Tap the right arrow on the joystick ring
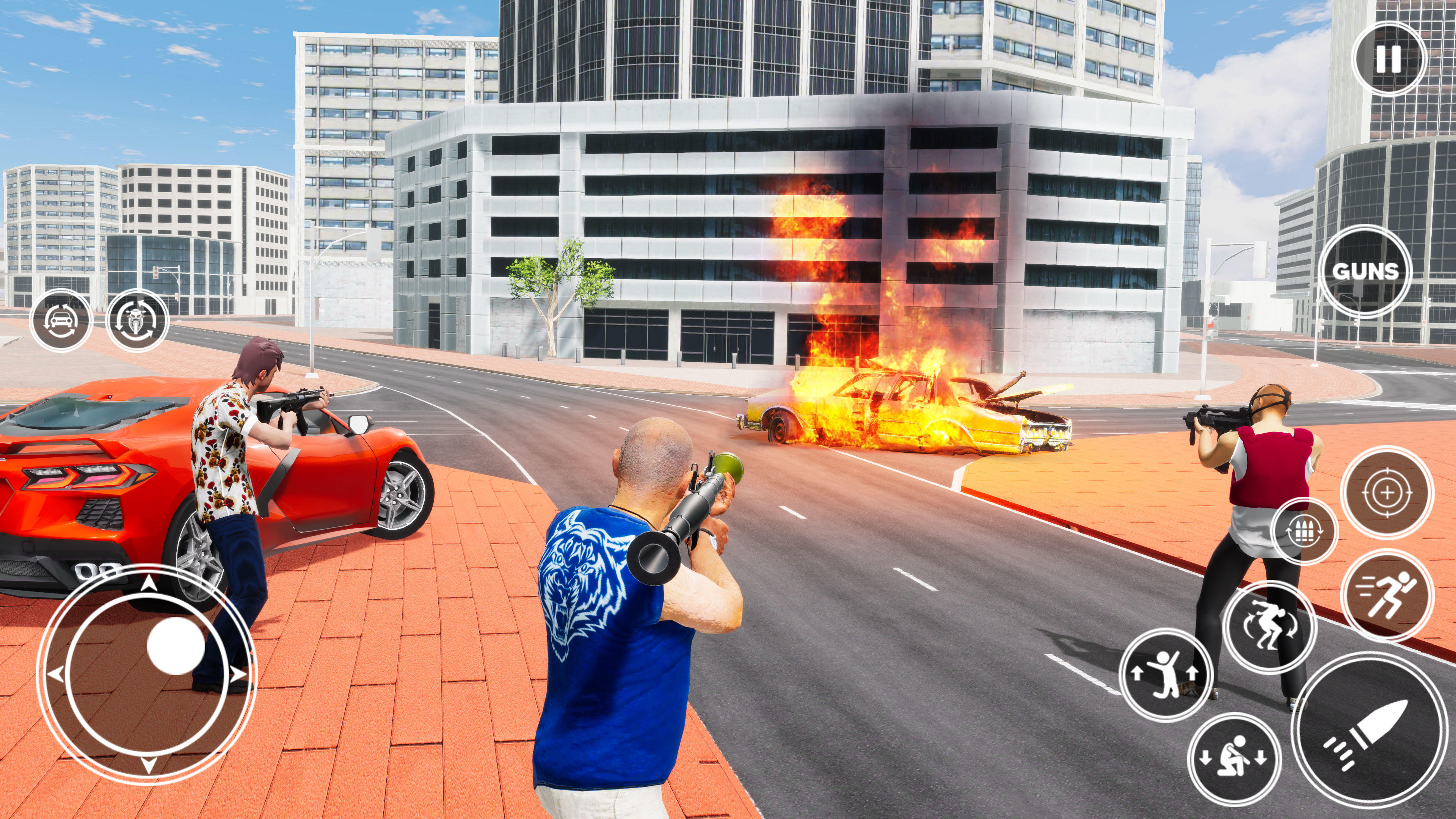 [x=237, y=674]
